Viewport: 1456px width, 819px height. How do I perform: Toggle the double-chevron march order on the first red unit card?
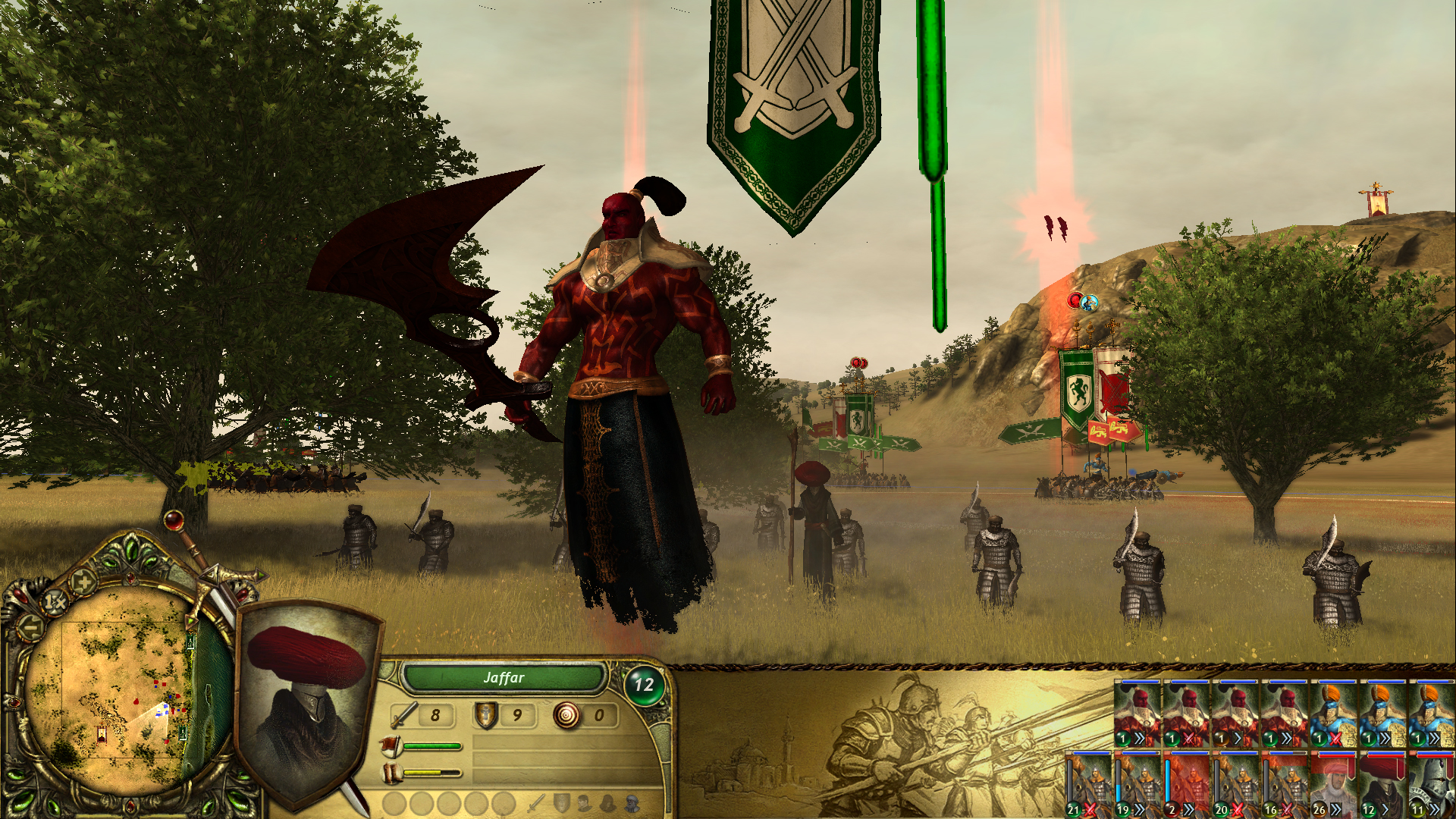click(x=1140, y=738)
